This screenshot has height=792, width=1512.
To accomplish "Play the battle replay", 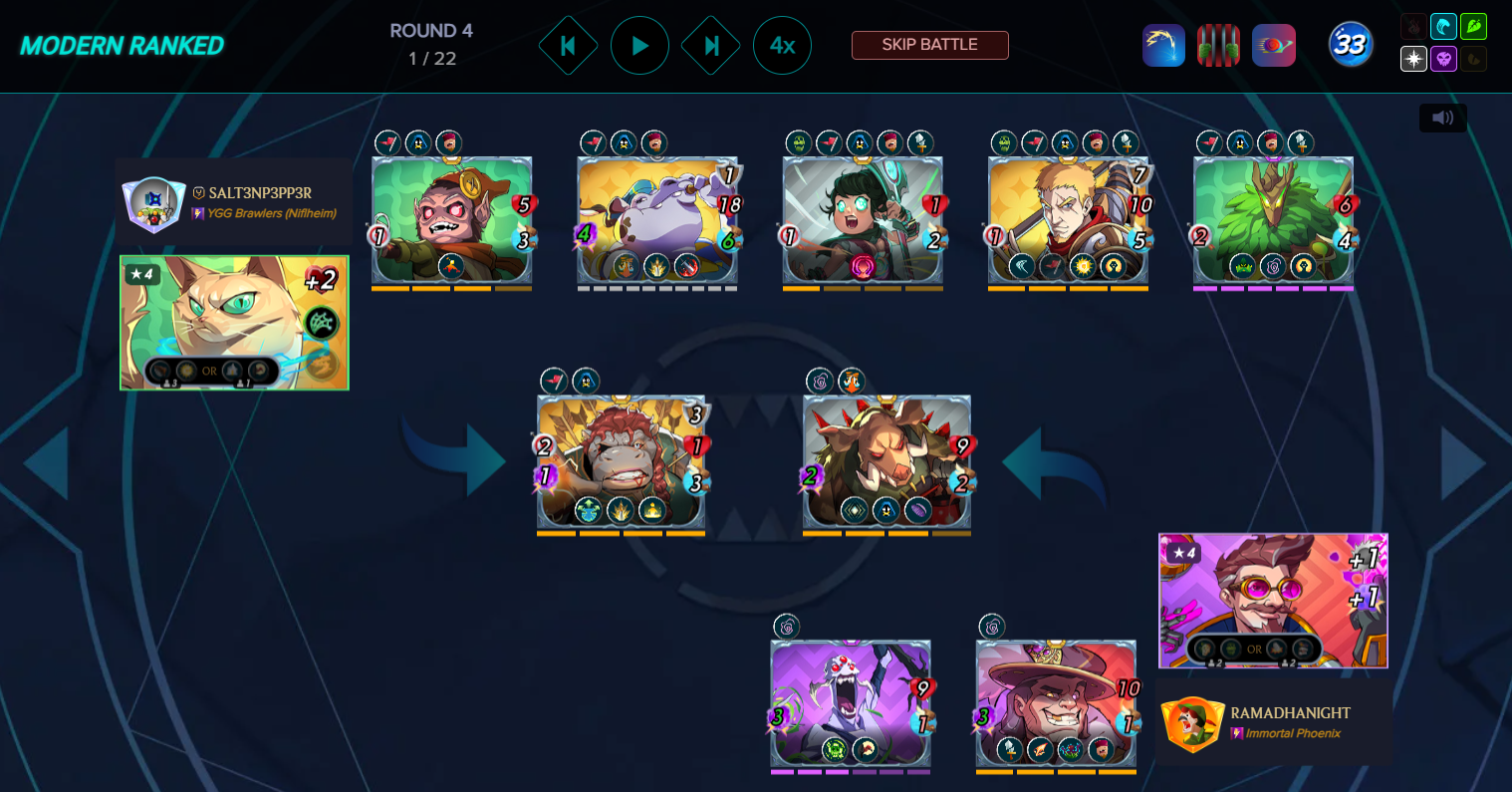I will [x=639, y=46].
